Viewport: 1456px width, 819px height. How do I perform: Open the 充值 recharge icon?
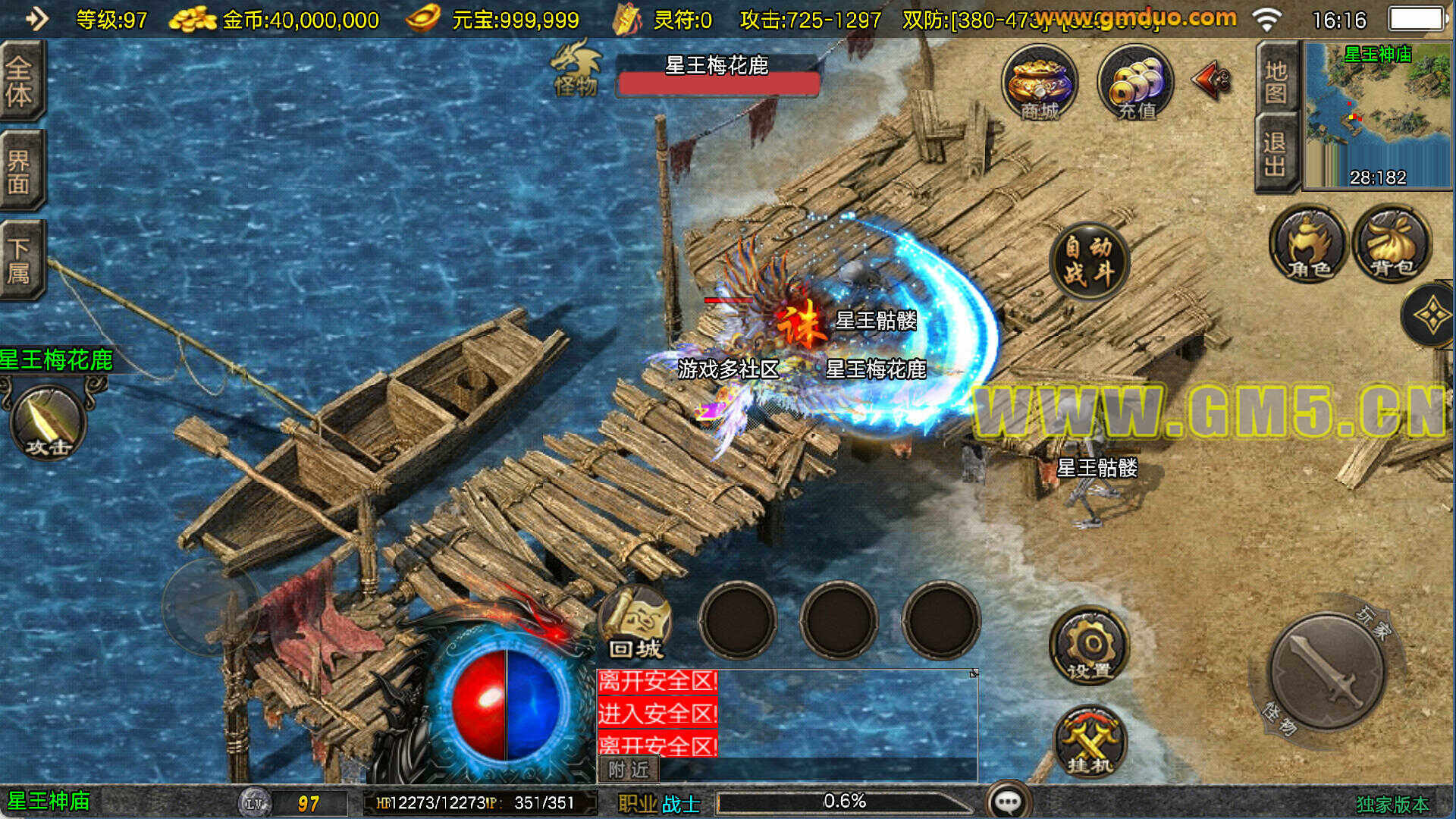pyautogui.click(x=1135, y=83)
